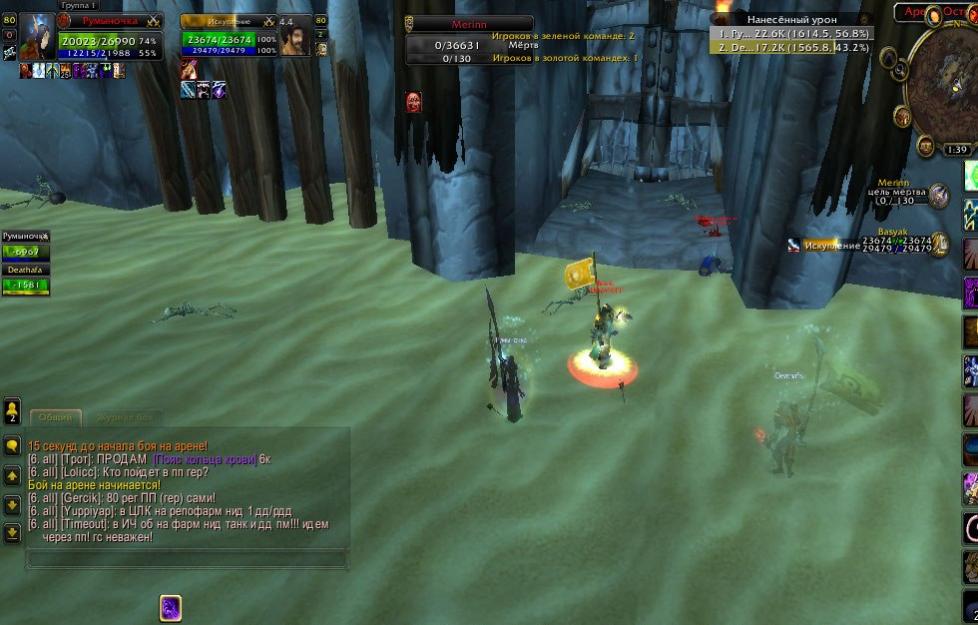The width and height of the screenshot is (978, 625).
Task: Click the red skull debuff under Merinn's frame
Action: click(413, 101)
